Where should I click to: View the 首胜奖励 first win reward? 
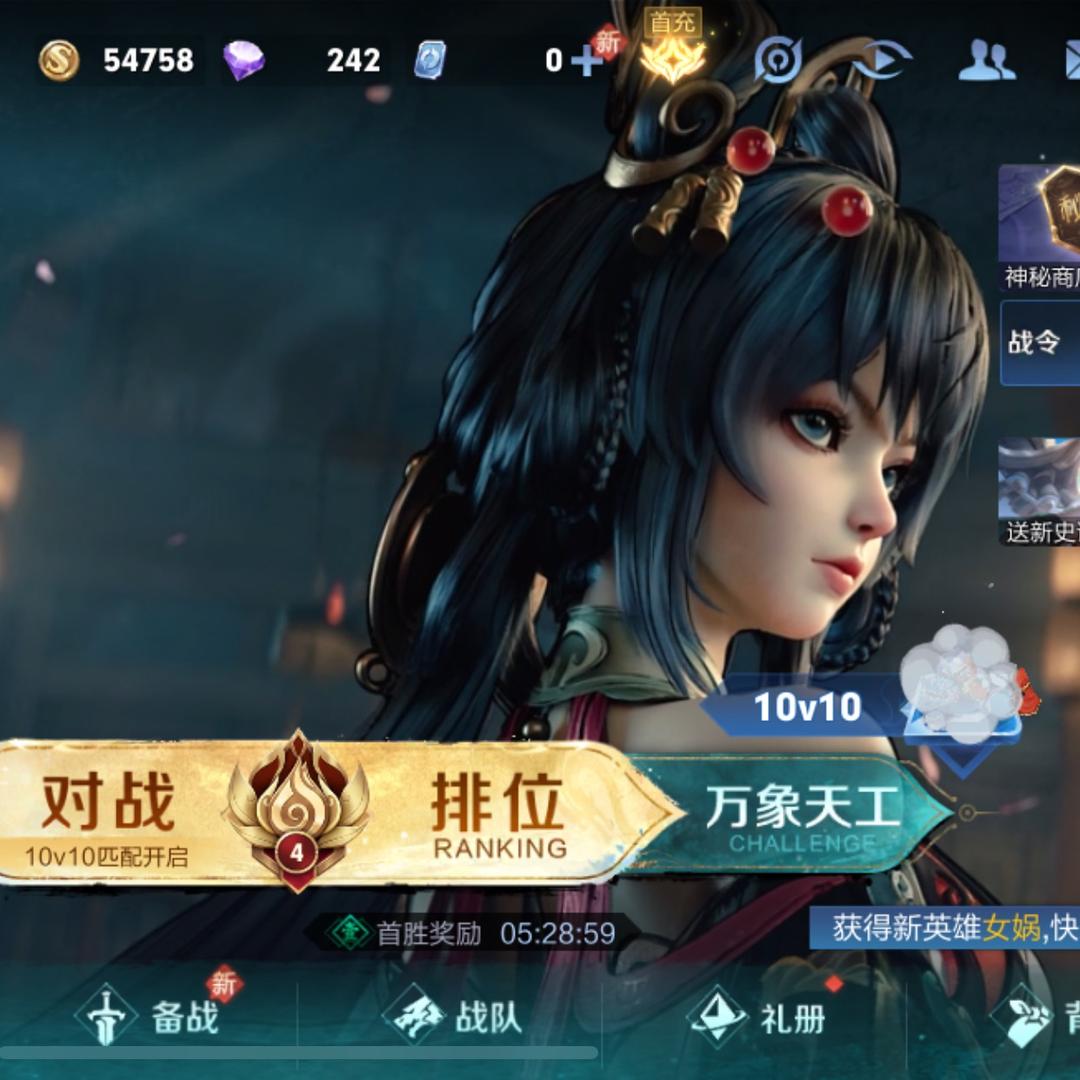pyautogui.click(x=470, y=934)
